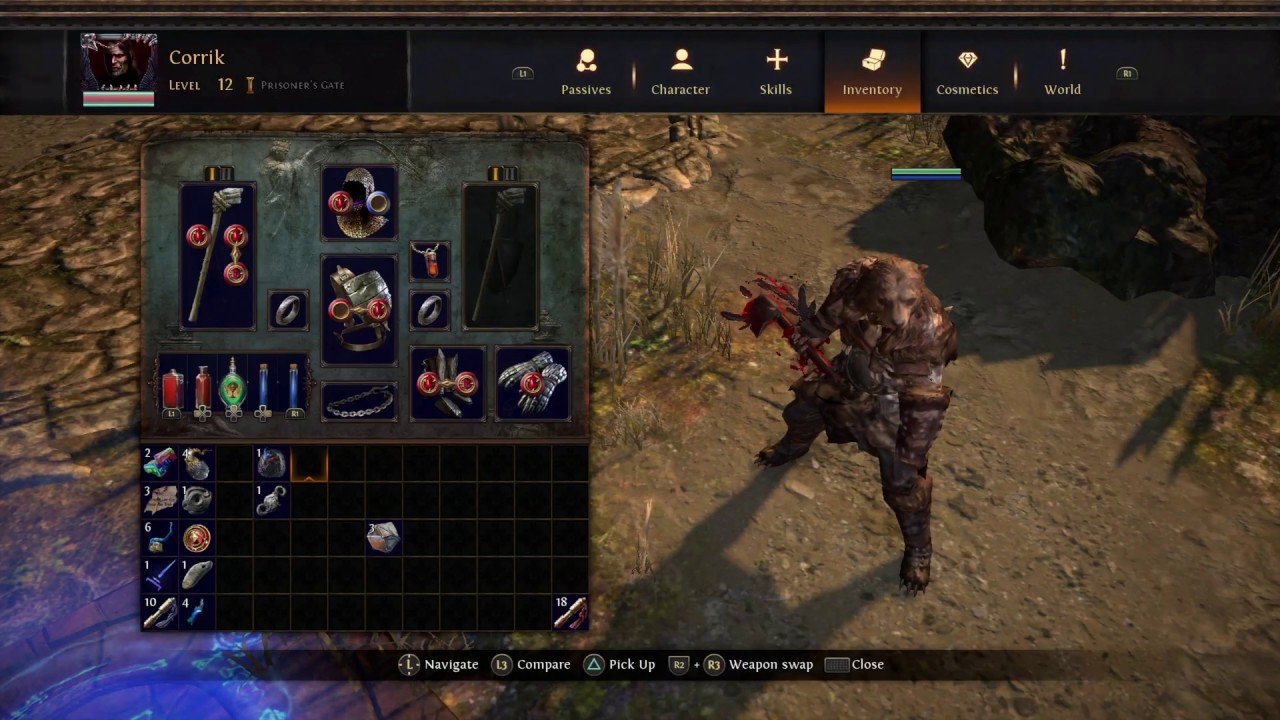Screen dimensions: 1280x720
Task: Select the equipped amulet with orange gem
Action: [x=430, y=261]
